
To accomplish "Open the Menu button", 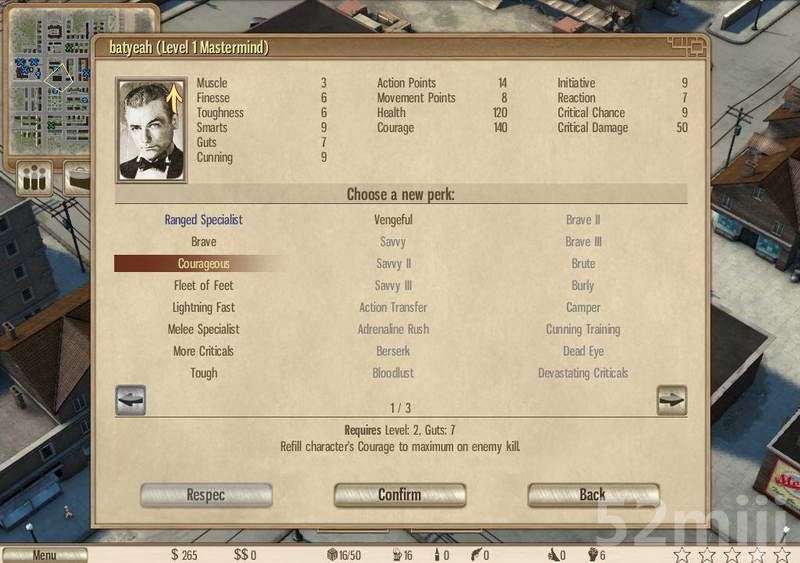I will 44,555.
